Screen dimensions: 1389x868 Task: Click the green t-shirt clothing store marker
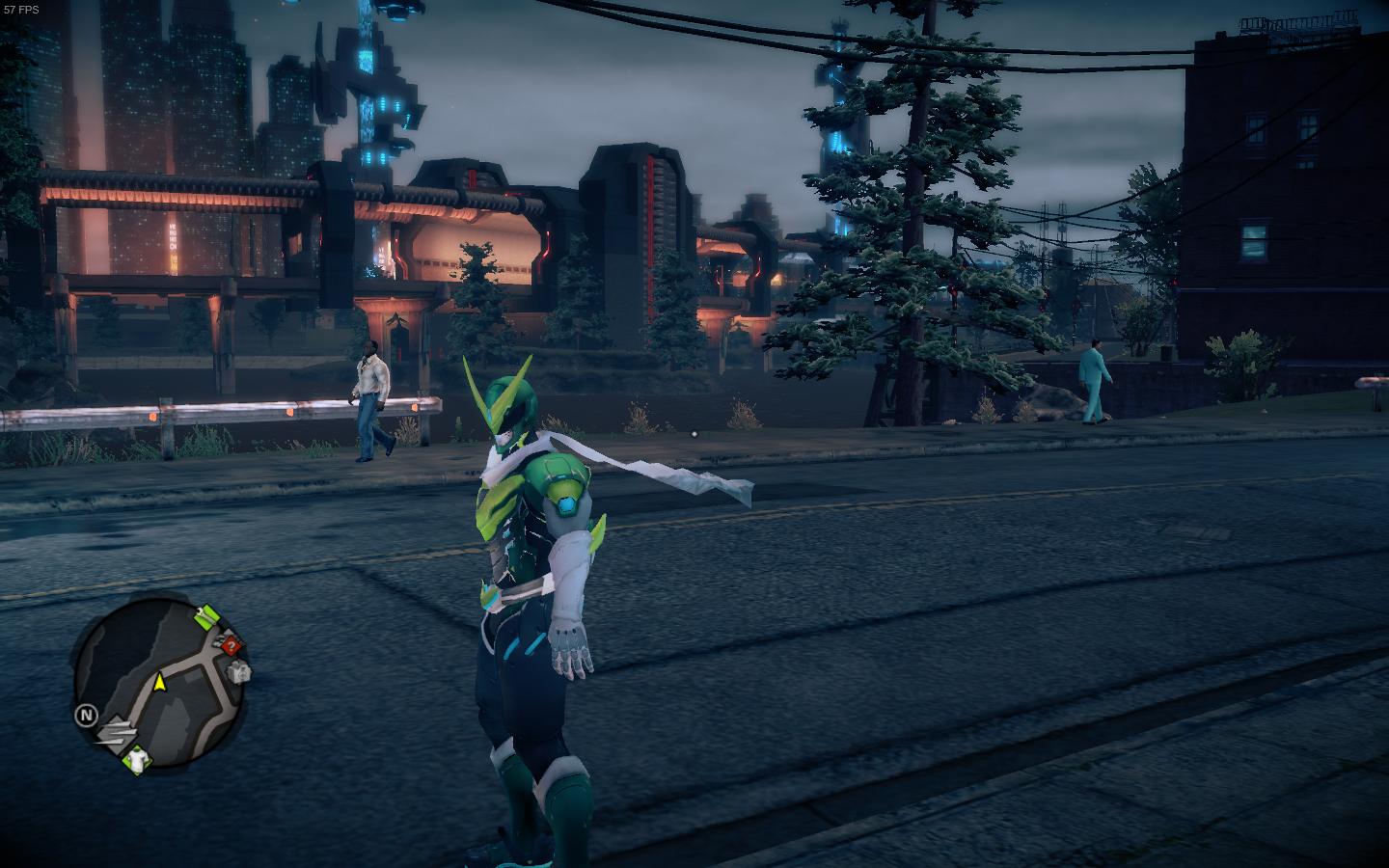click(137, 760)
